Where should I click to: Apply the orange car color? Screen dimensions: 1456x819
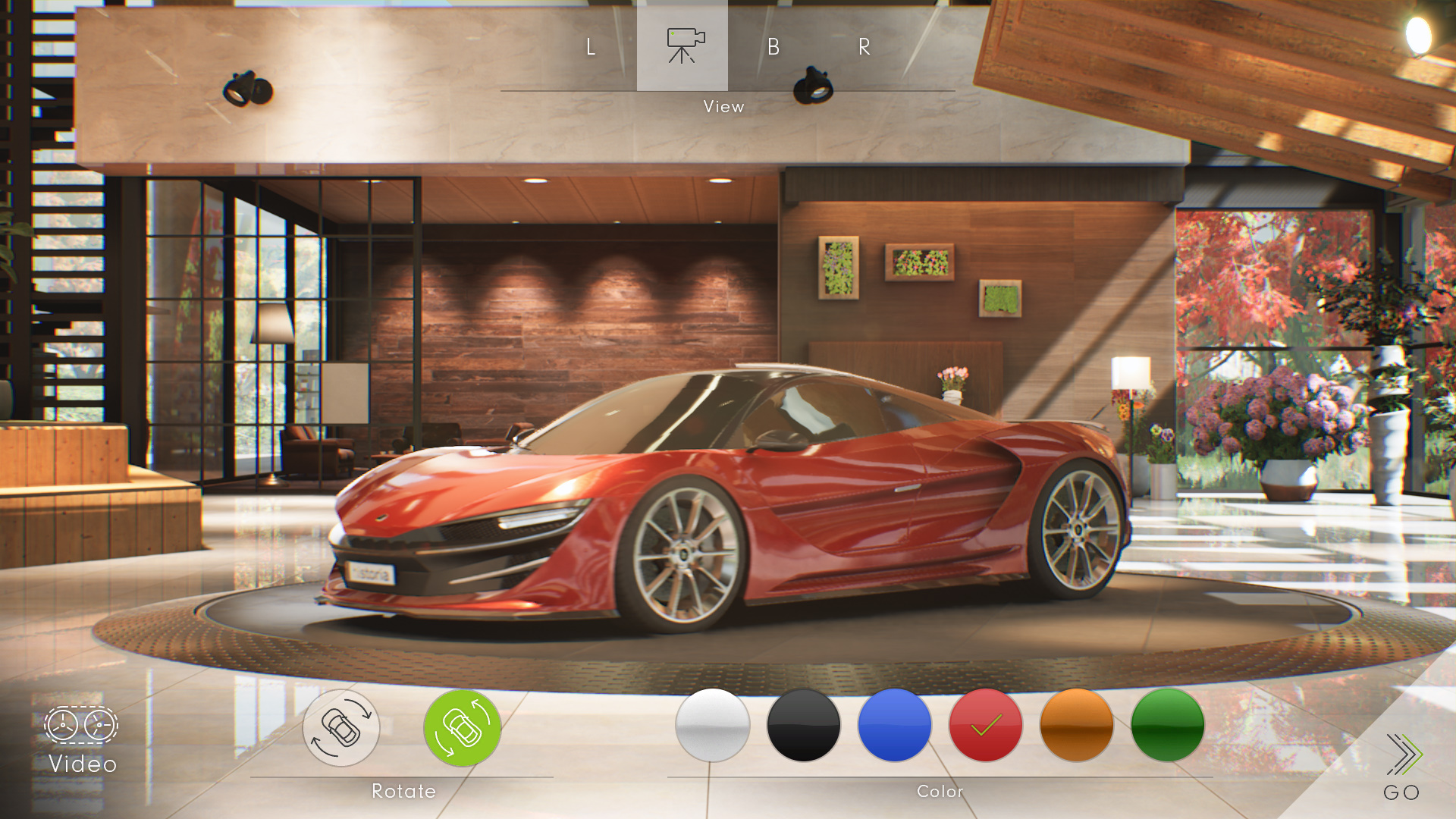(x=1077, y=726)
